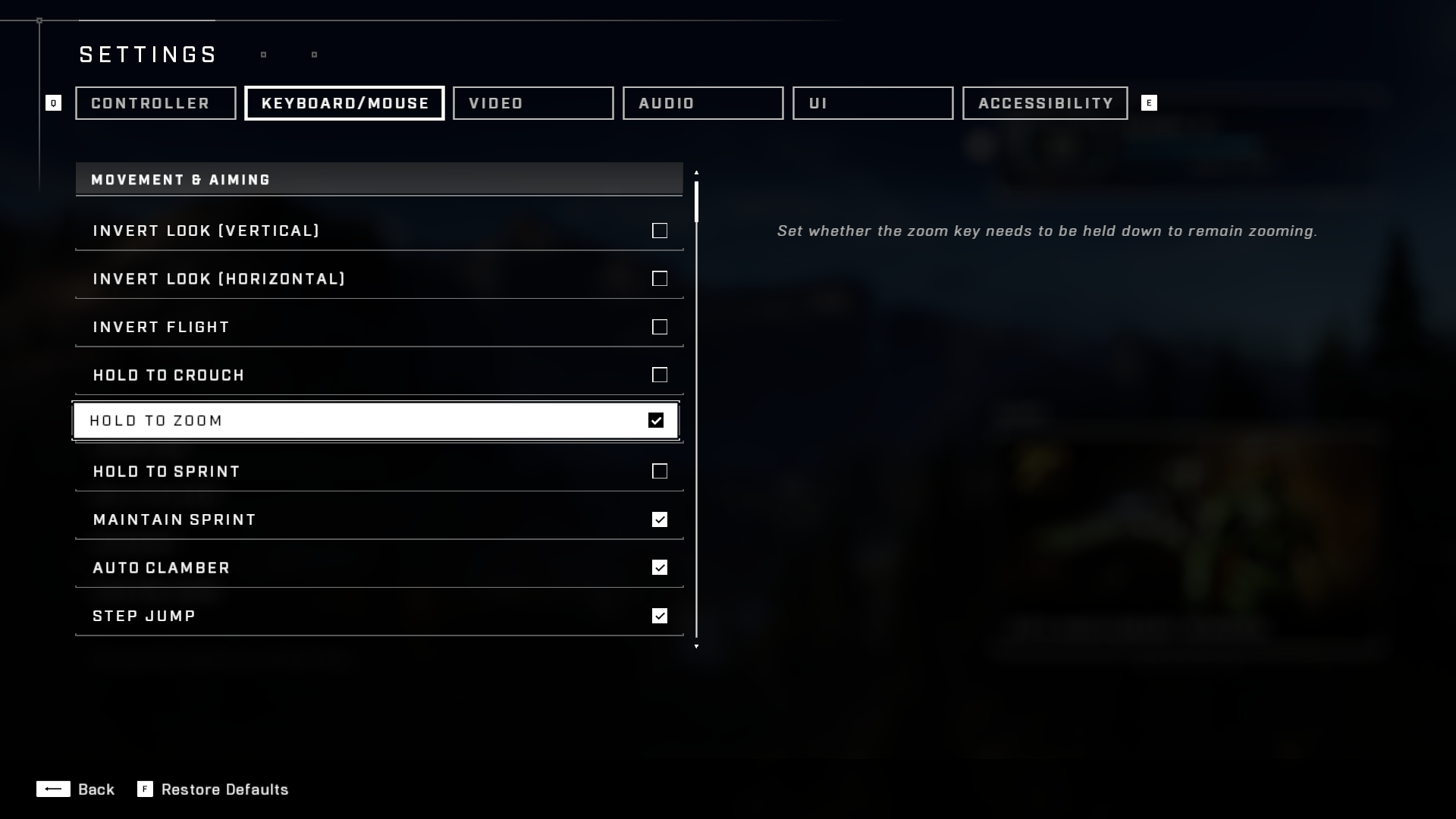
Task: Switch to the Video settings tab
Action: pyautogui.click(x=533, y=103)
